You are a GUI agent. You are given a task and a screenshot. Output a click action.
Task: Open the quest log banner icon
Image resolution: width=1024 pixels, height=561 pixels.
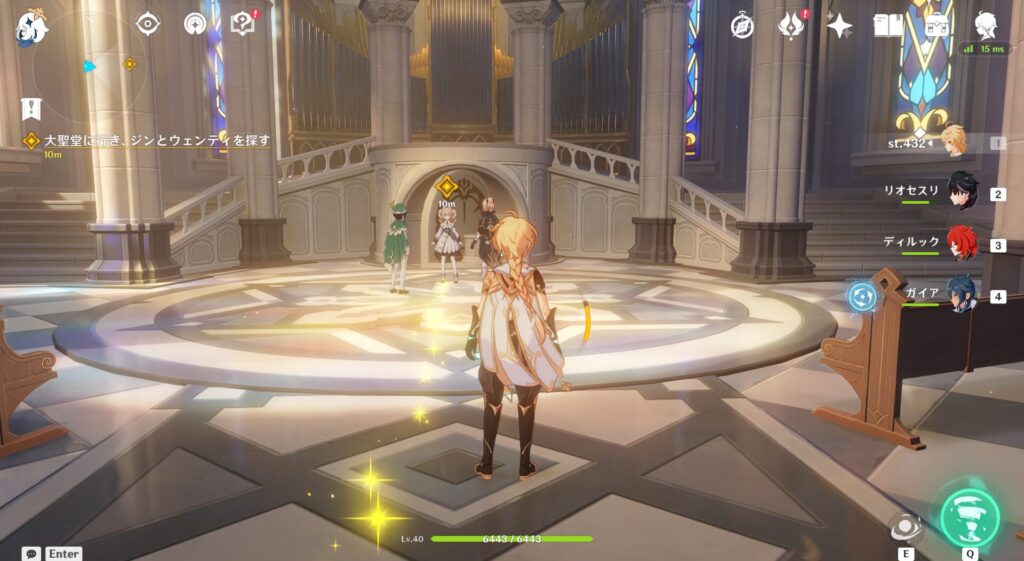click(32, 108)
